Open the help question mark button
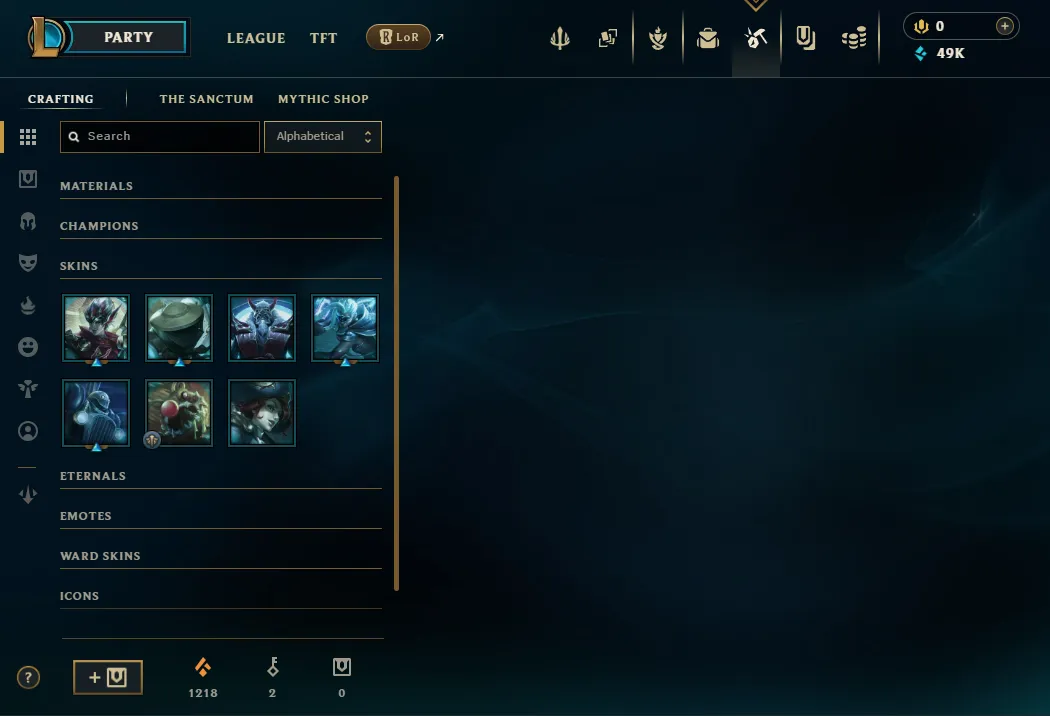This screenshot has height=716, width=1050. tap(29, 677)
